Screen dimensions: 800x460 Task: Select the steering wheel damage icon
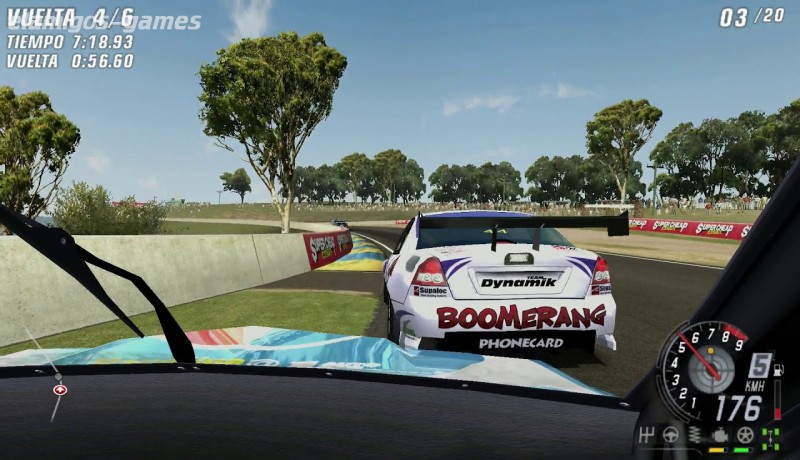pos(671,435)
